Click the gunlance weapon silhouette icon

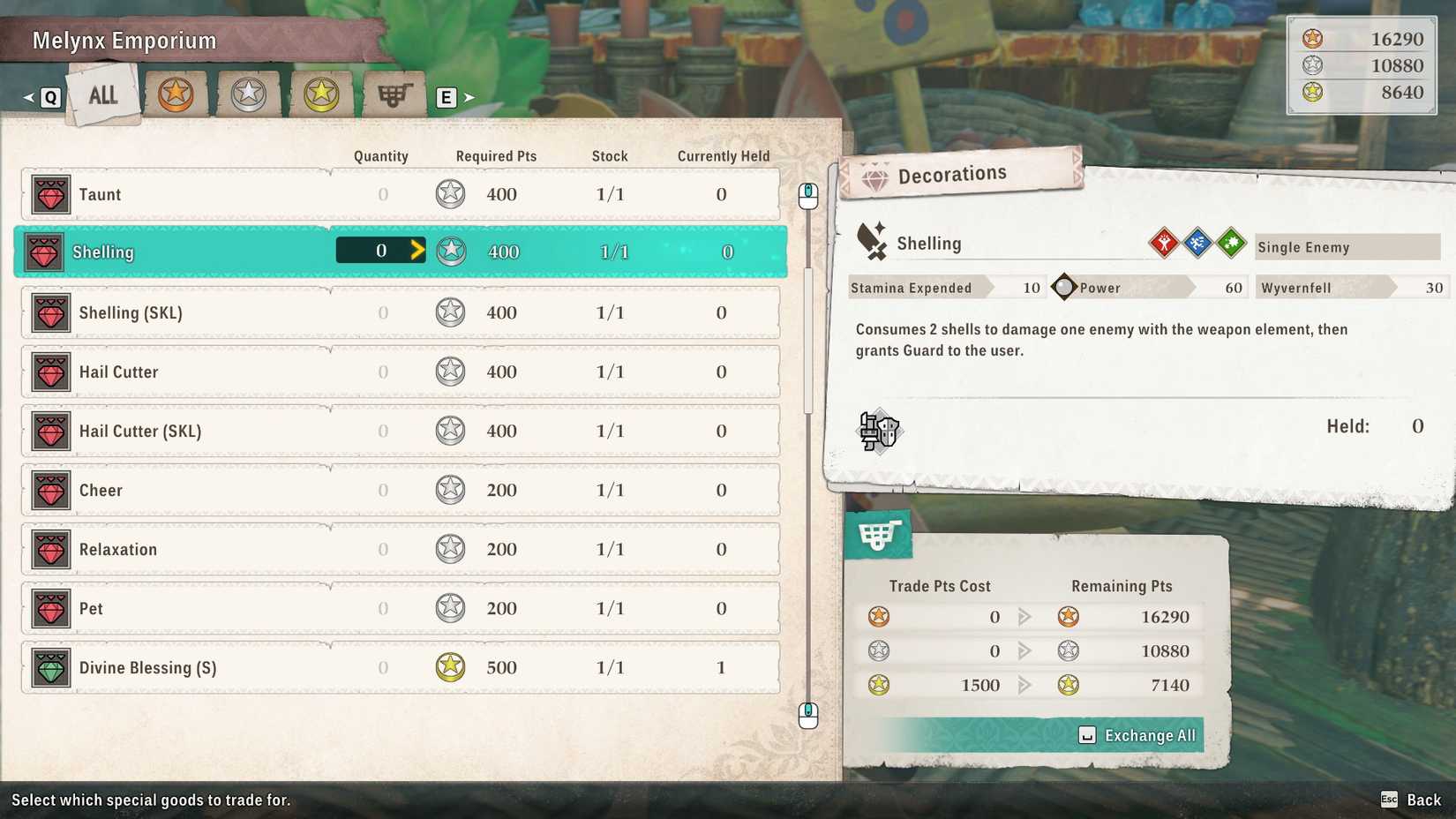[880, 432]
